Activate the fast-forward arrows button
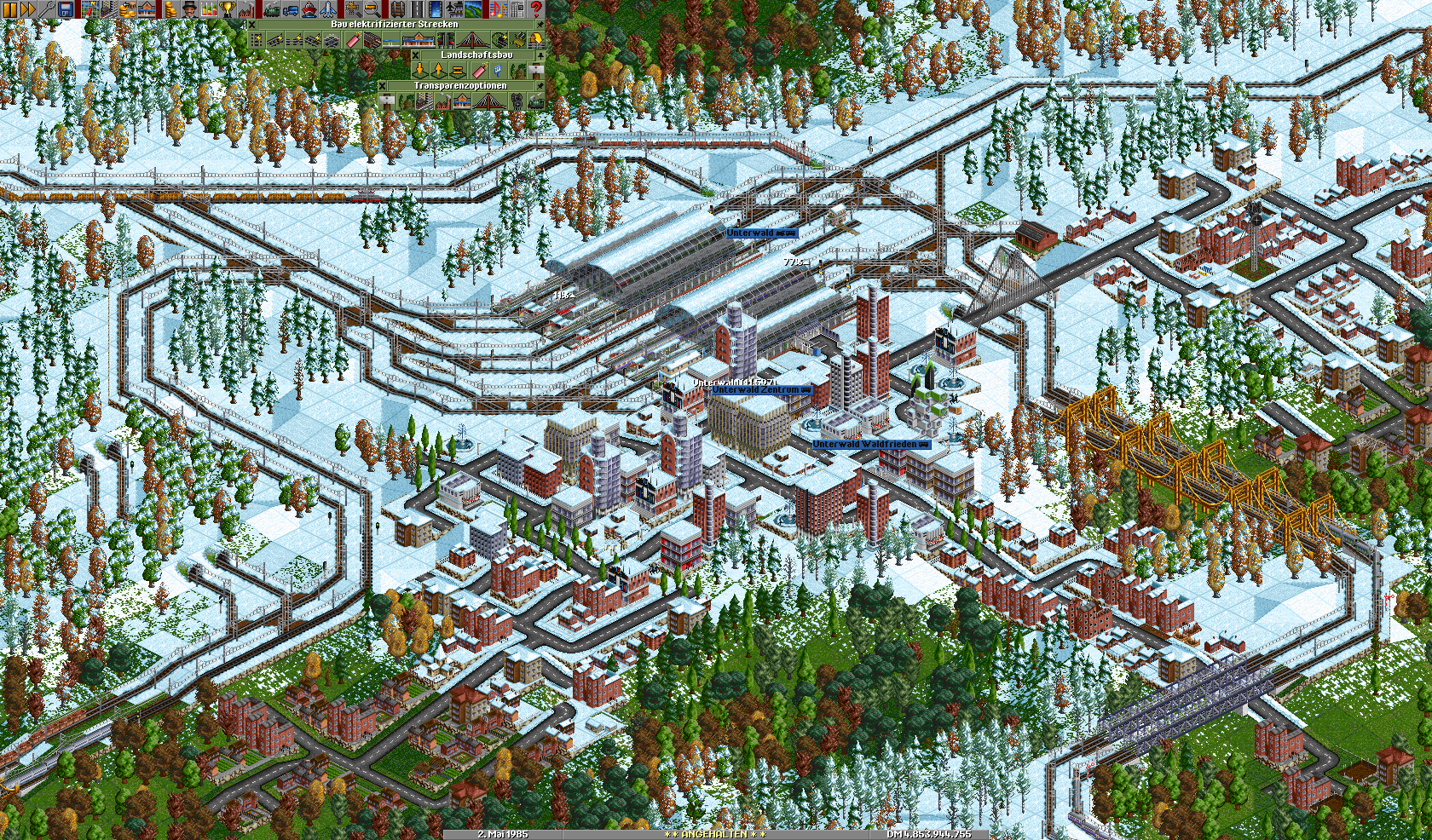The height and width of the screenshot is (840, 1432). pos(27,9)
